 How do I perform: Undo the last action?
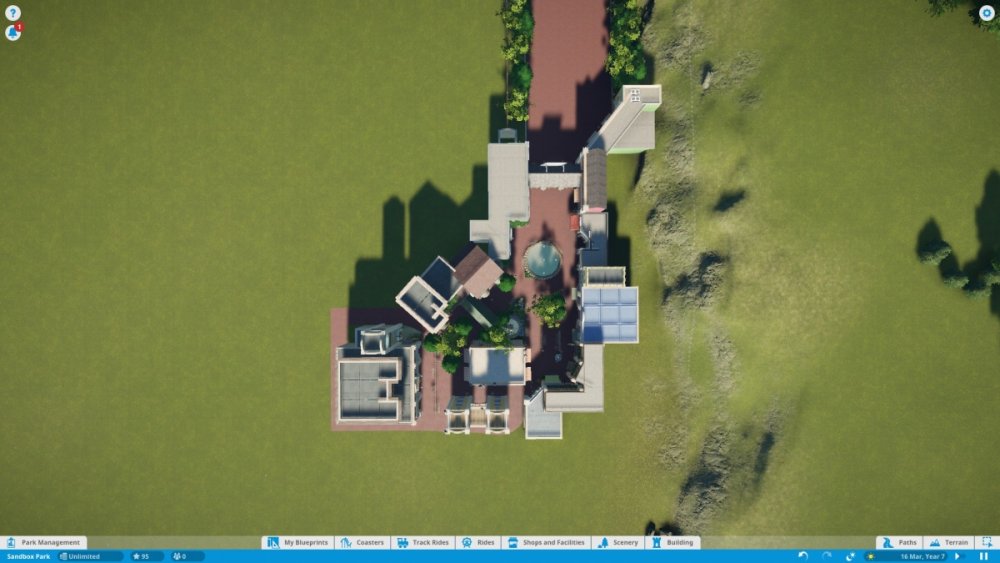click(803, 556)
